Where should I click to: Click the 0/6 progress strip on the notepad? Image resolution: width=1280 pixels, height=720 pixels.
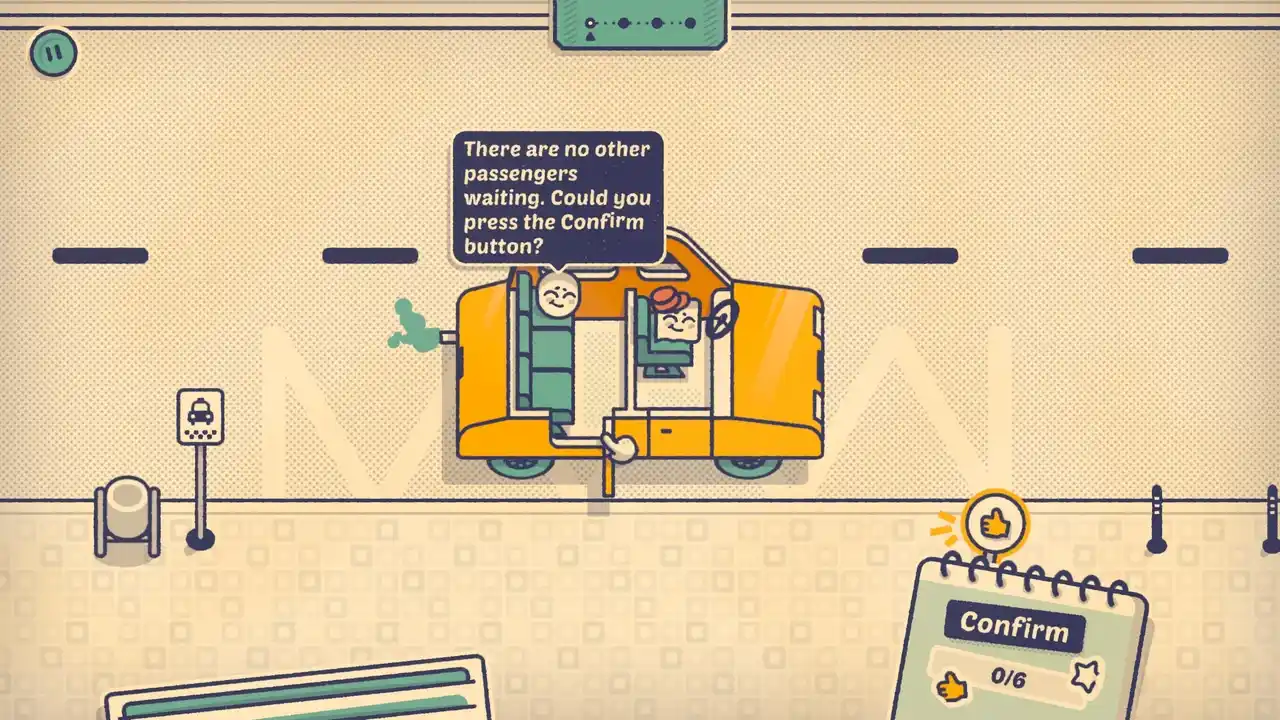(1008, 678)
